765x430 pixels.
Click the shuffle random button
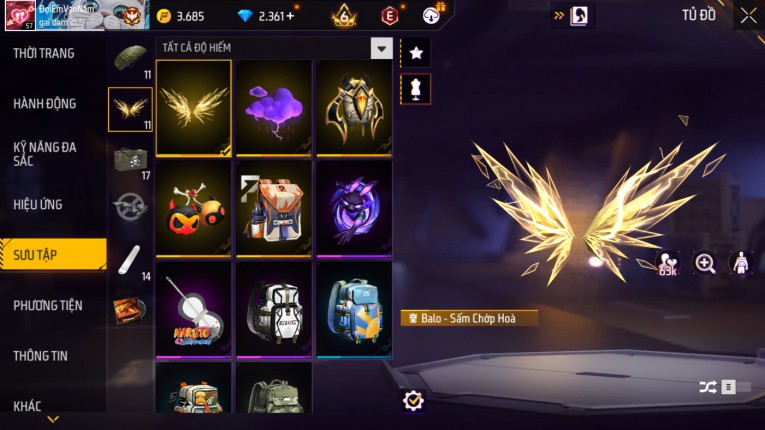(707, 387)
